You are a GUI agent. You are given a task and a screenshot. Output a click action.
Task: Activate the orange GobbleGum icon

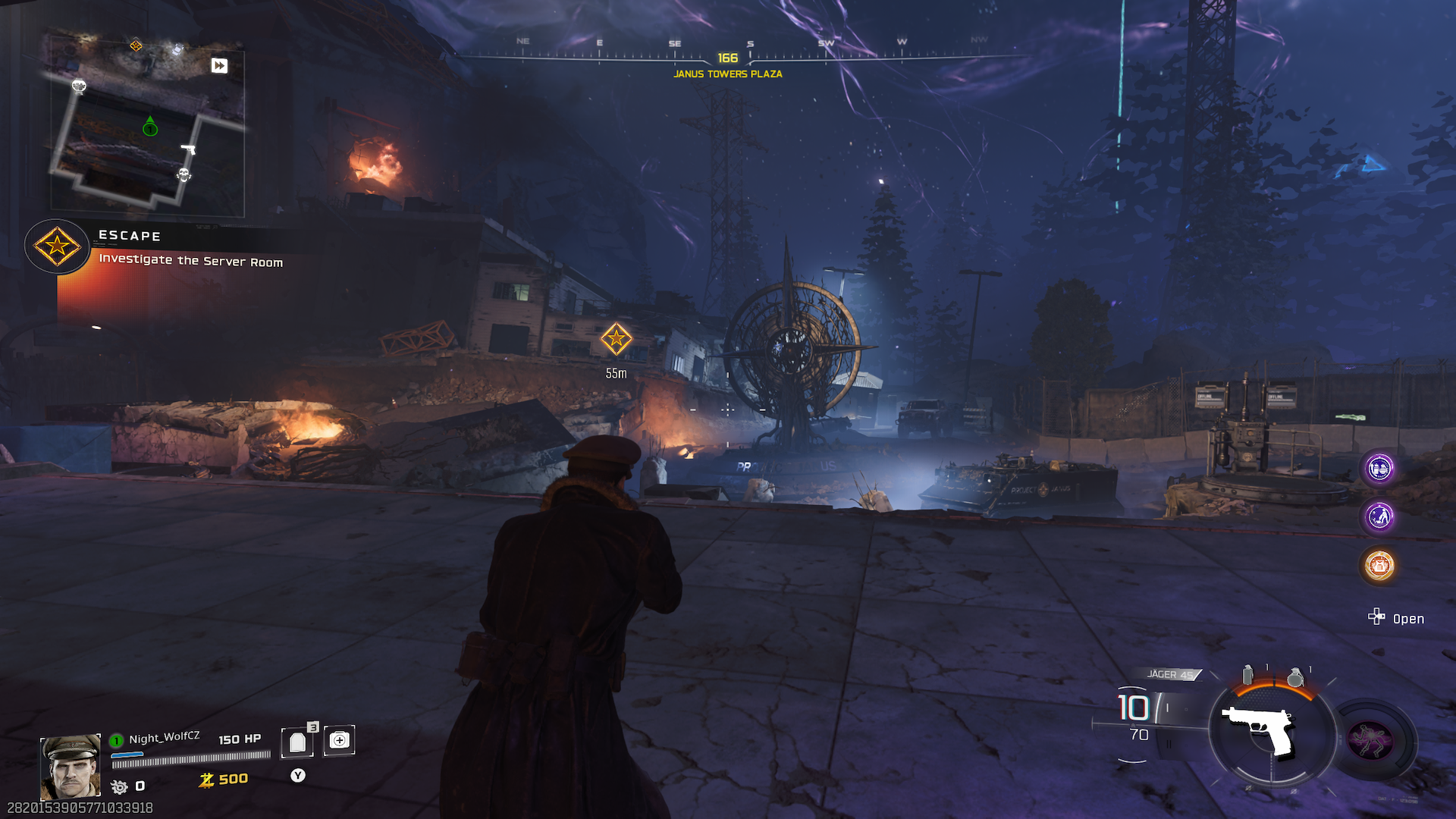coord(1379,566)
